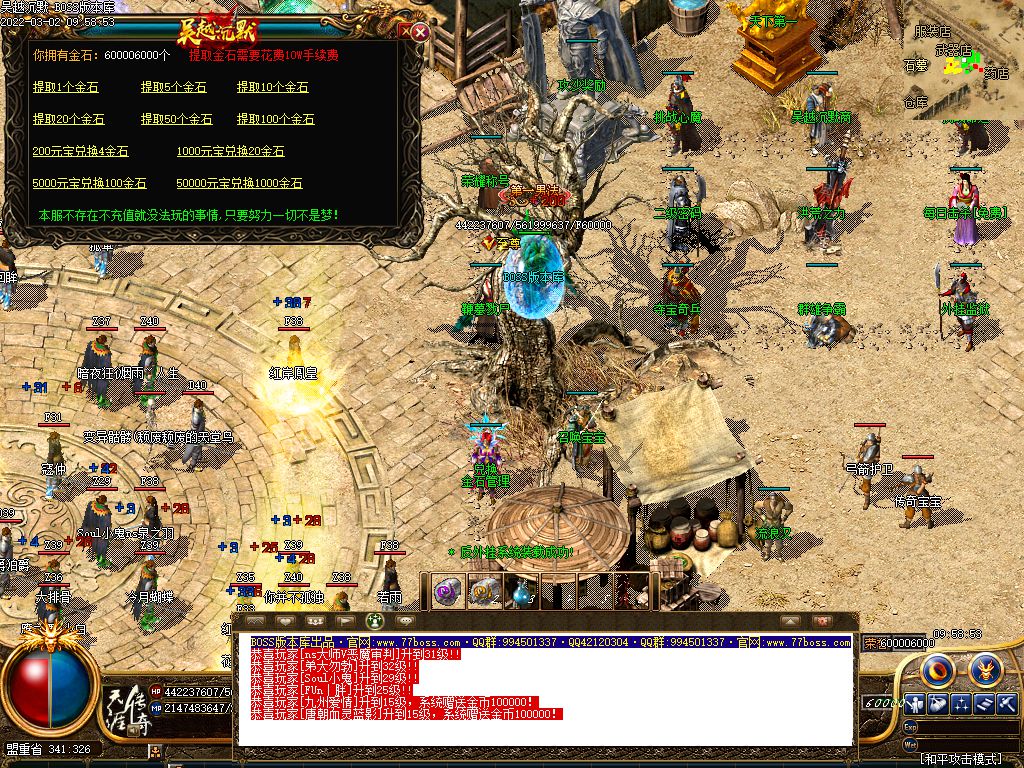Choose the 提取50个金石 option
This screenshot has height=768, width=1024.
coord(176,119)
